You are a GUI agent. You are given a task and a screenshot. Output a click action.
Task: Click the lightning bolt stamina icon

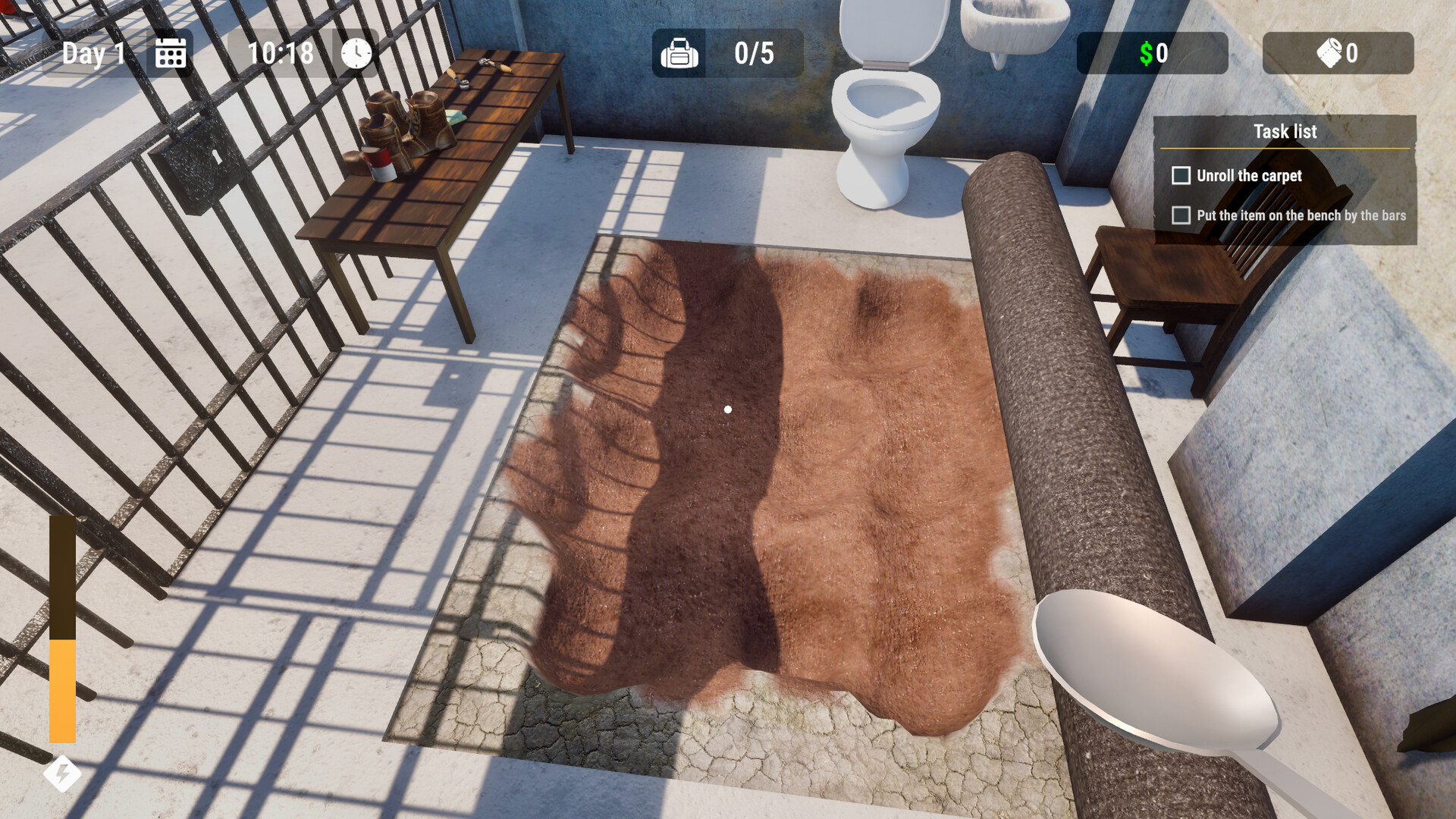64,773
